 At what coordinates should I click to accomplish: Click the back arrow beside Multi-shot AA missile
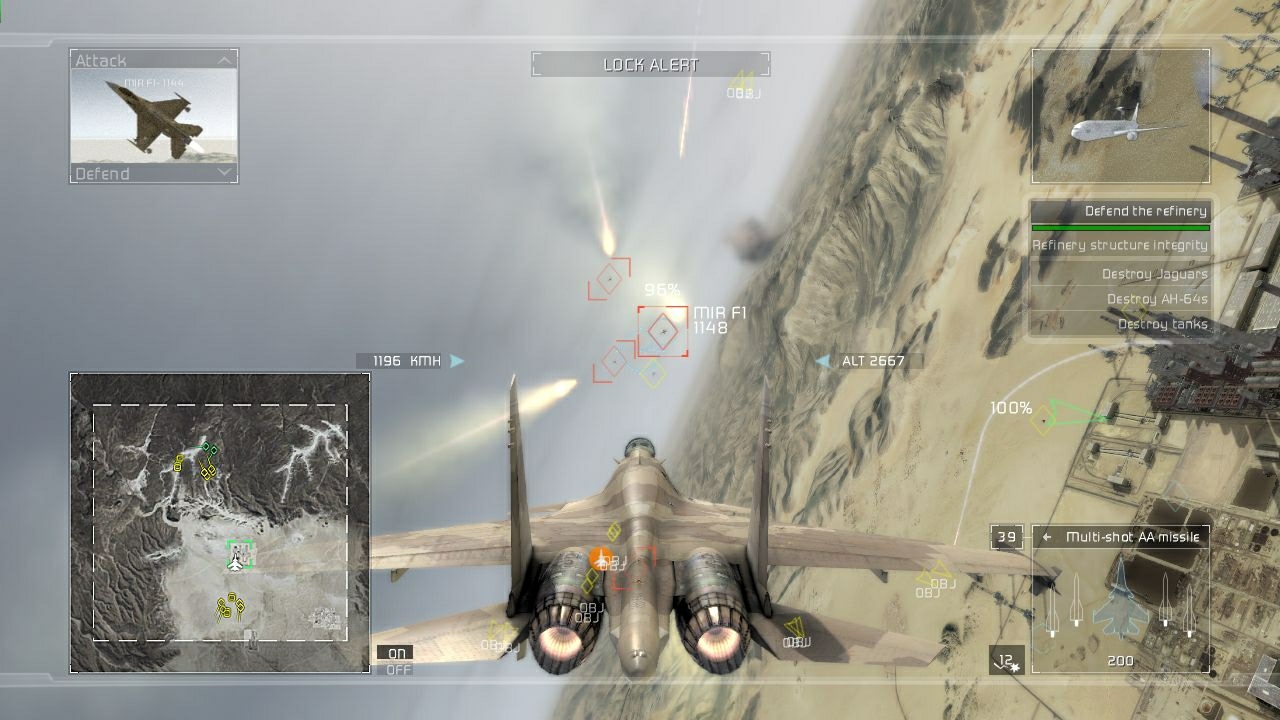1048,535
